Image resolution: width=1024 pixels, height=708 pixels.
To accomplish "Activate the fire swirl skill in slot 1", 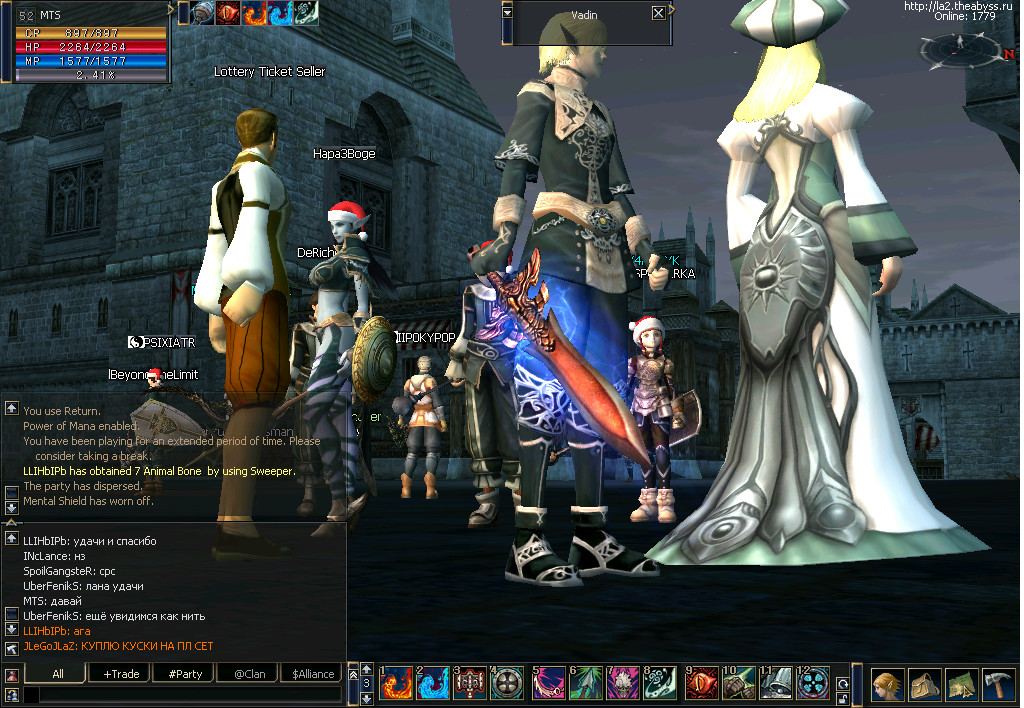I will tap(397, 683).
